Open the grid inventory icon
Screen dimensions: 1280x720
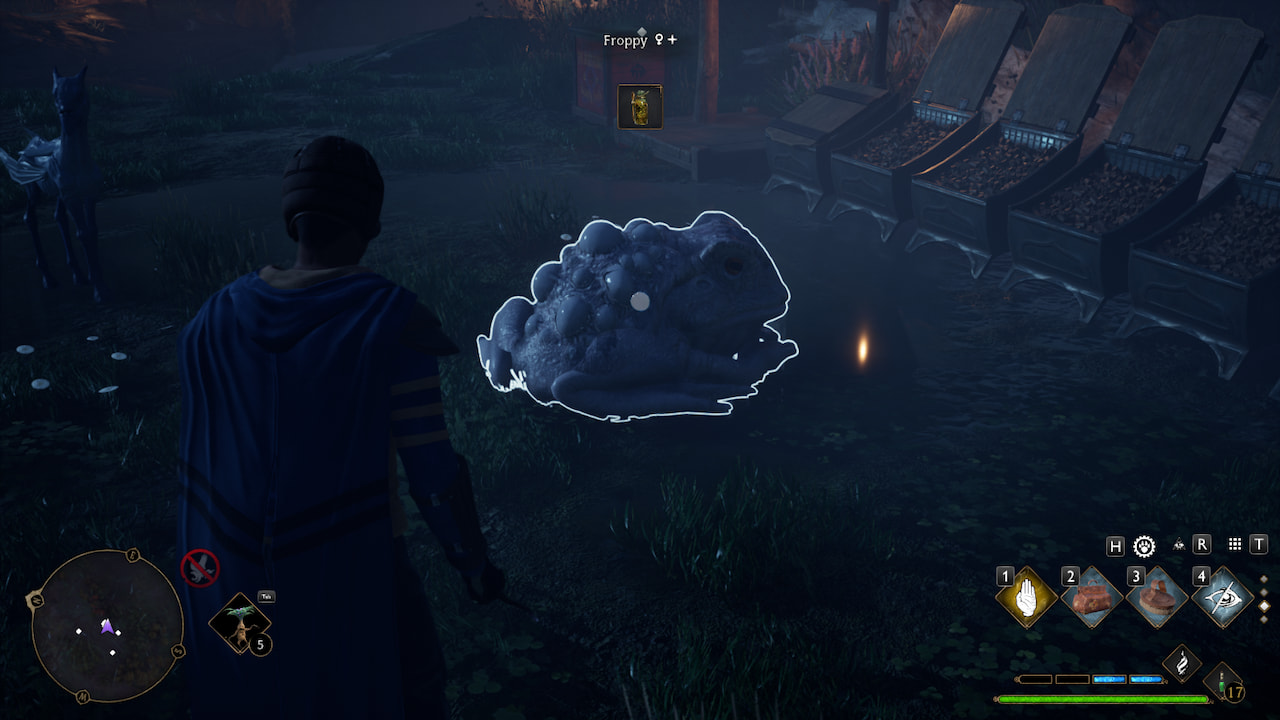click(1233, 546)
